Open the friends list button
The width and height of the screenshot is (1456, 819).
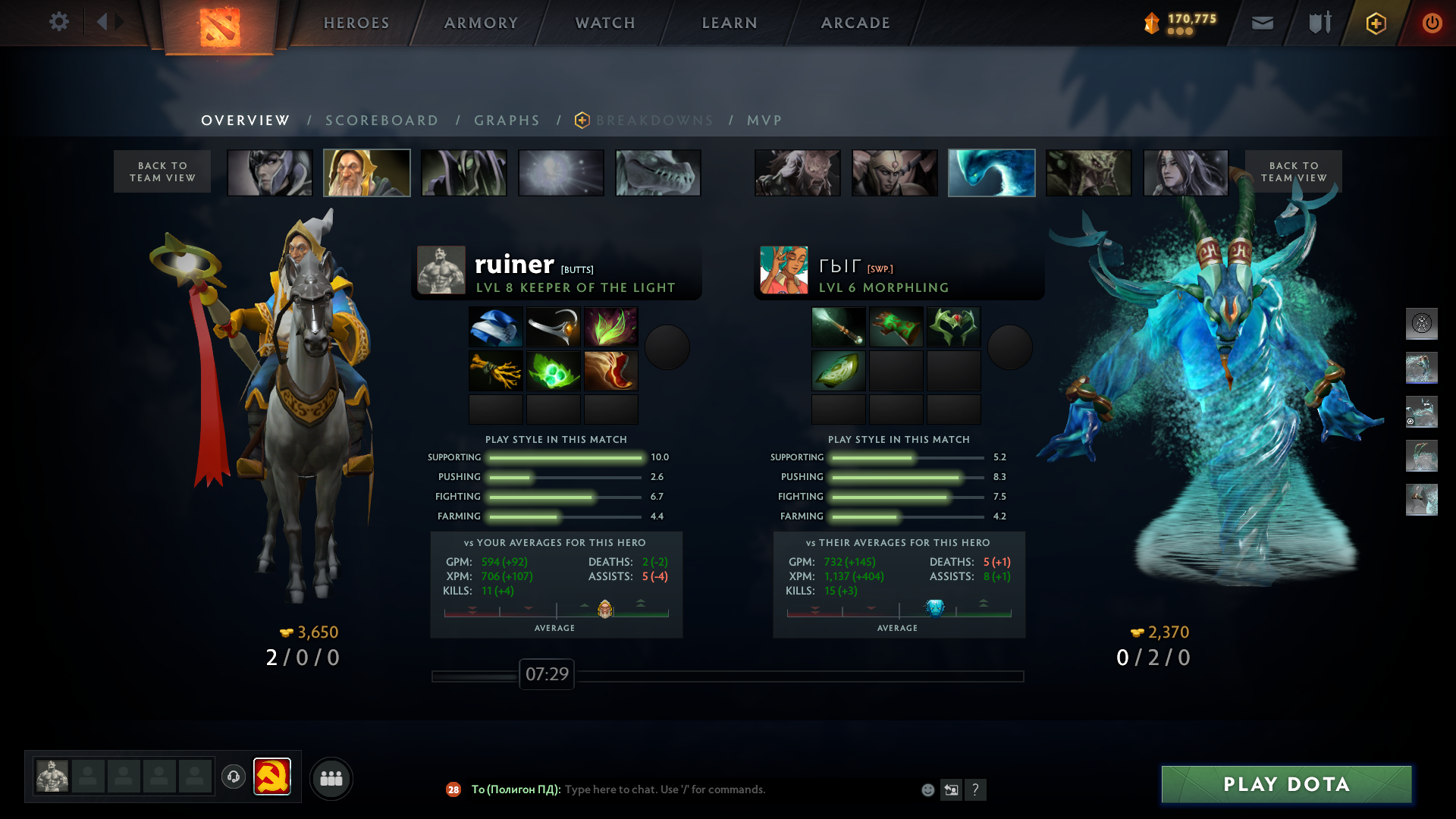(331, 778)
